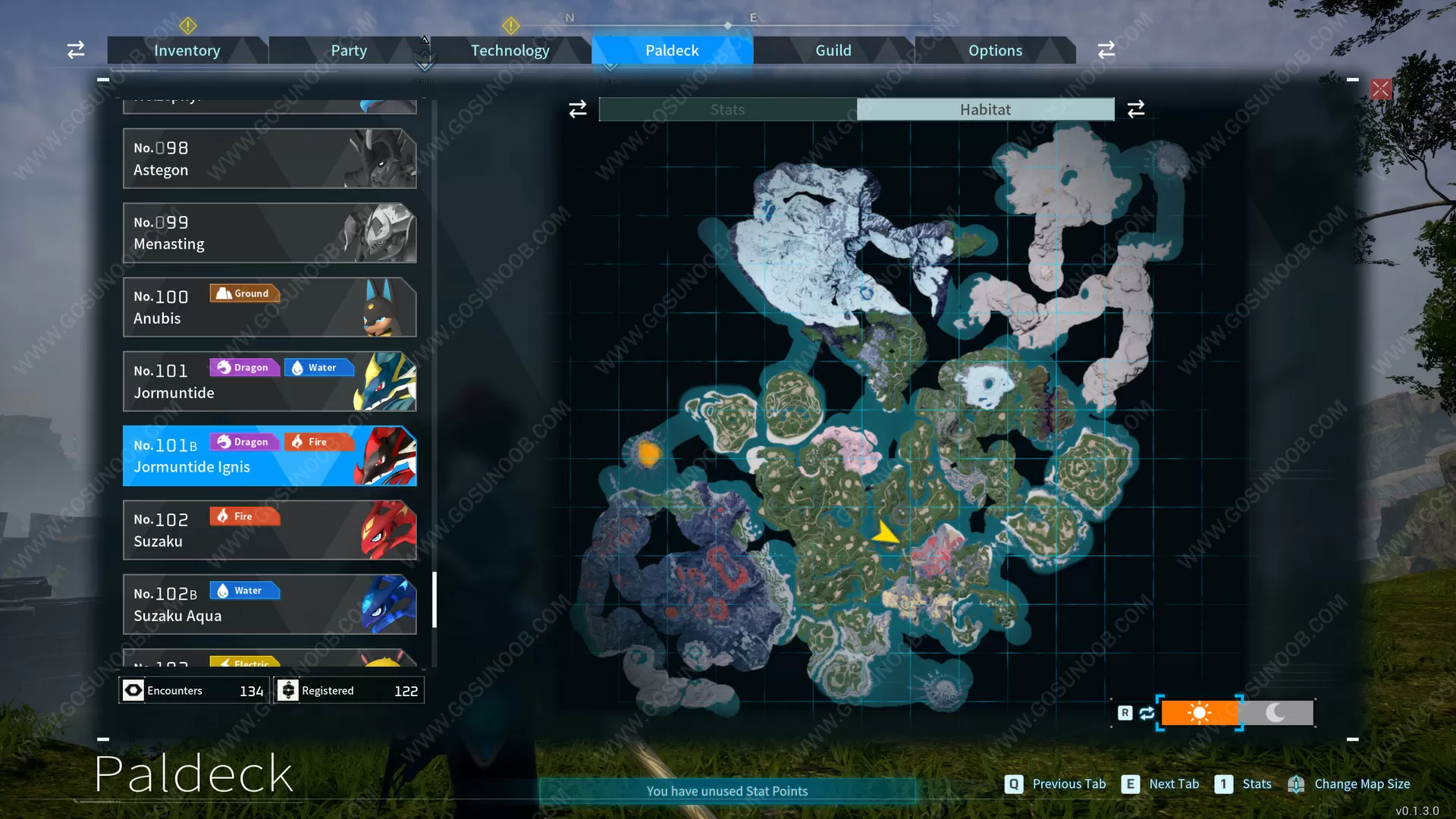Click the R repeat toggle near time selector
This screenshot has height=819, width=1456.
point(1125,713)
